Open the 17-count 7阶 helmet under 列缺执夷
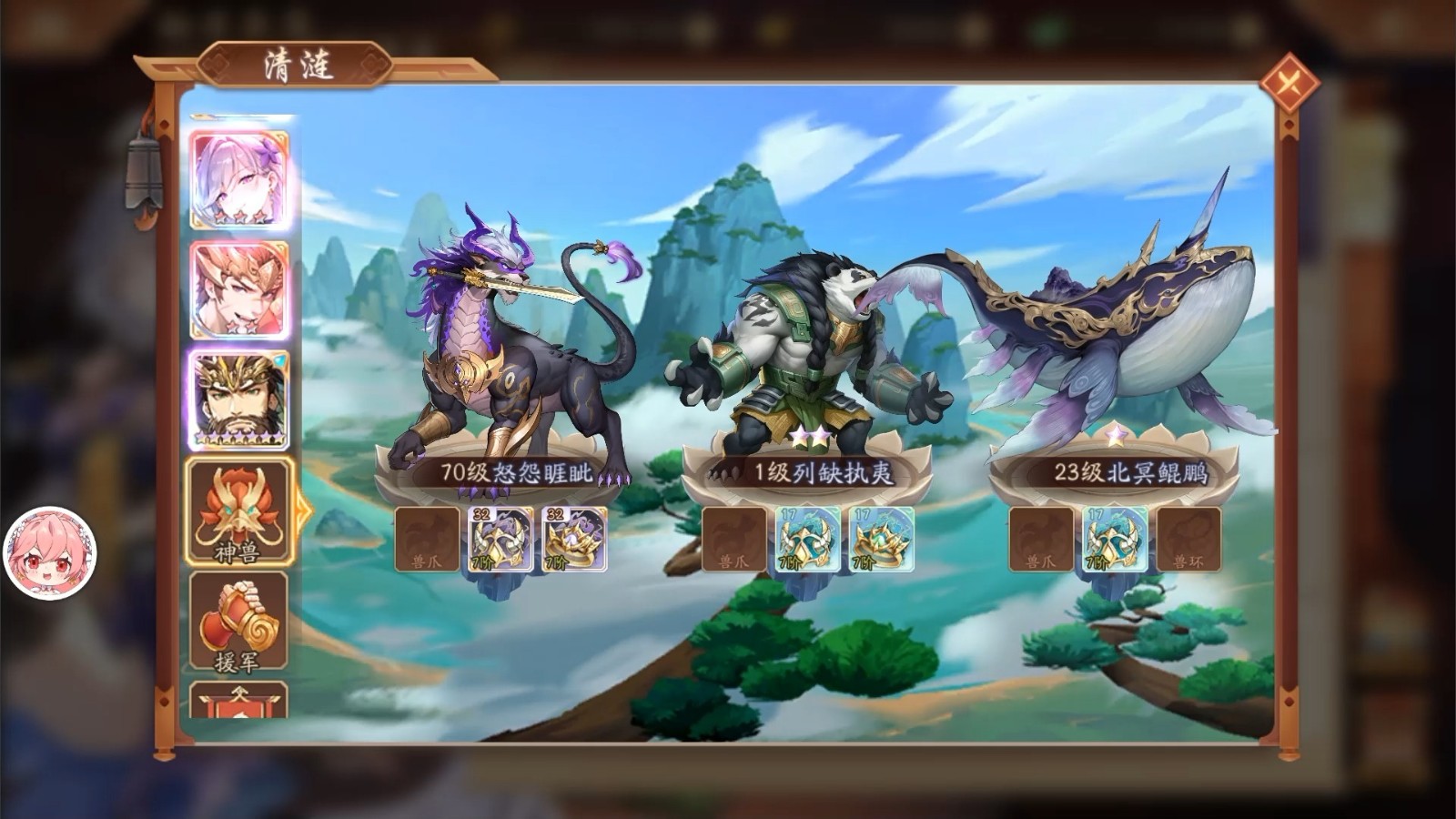Screen dimensions: 1456x819 (x=805, y=539)
